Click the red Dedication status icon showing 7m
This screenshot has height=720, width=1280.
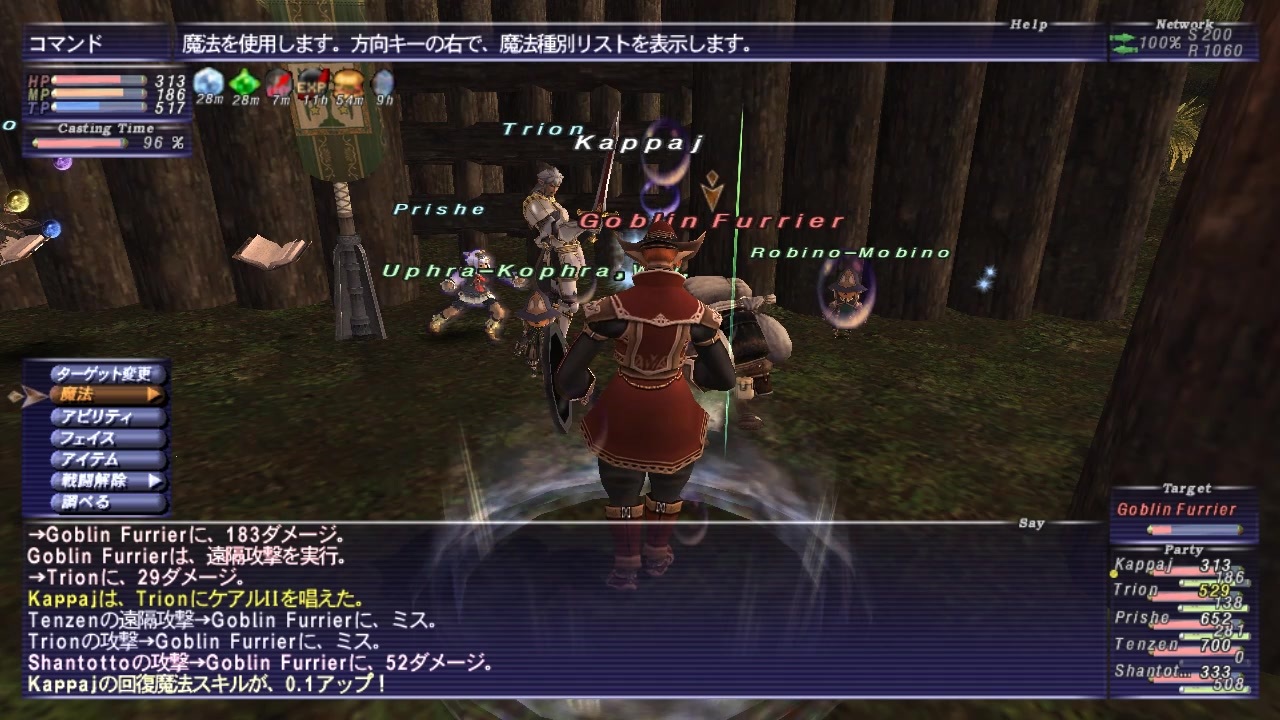tap(278, 80)
